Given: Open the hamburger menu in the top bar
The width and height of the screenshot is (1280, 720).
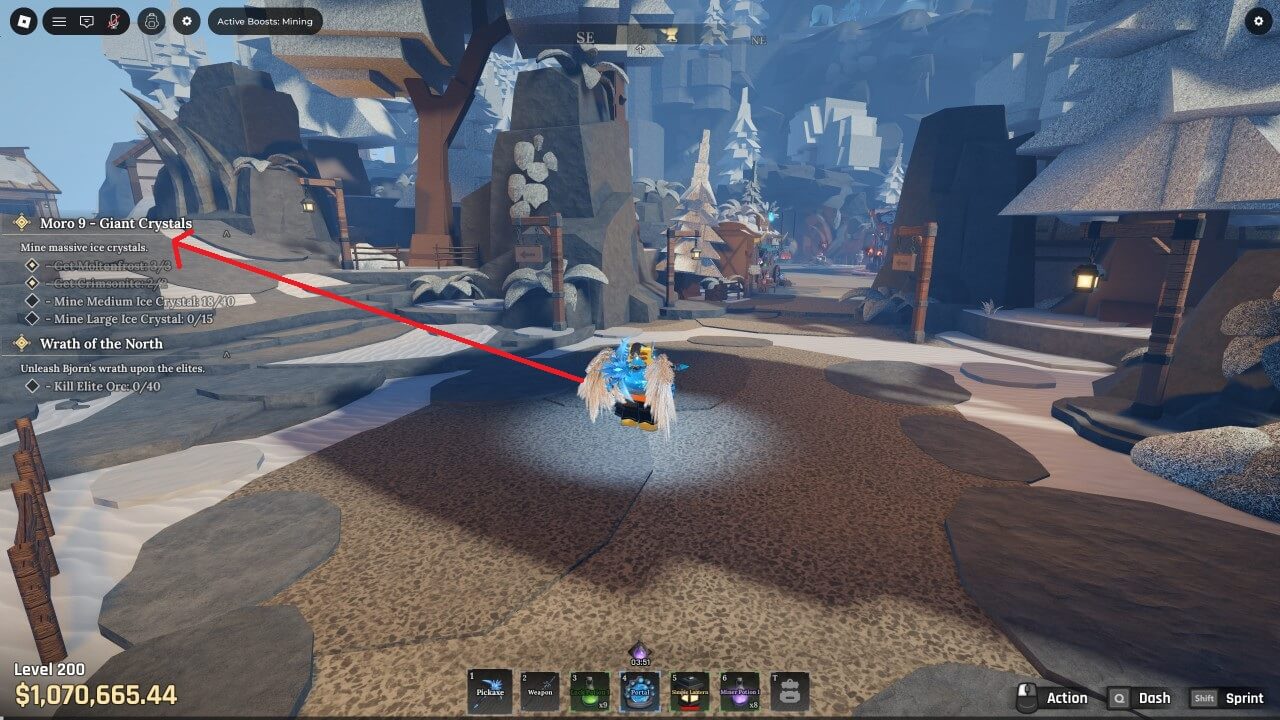Looking at the screenshot, I should (59, 21).
